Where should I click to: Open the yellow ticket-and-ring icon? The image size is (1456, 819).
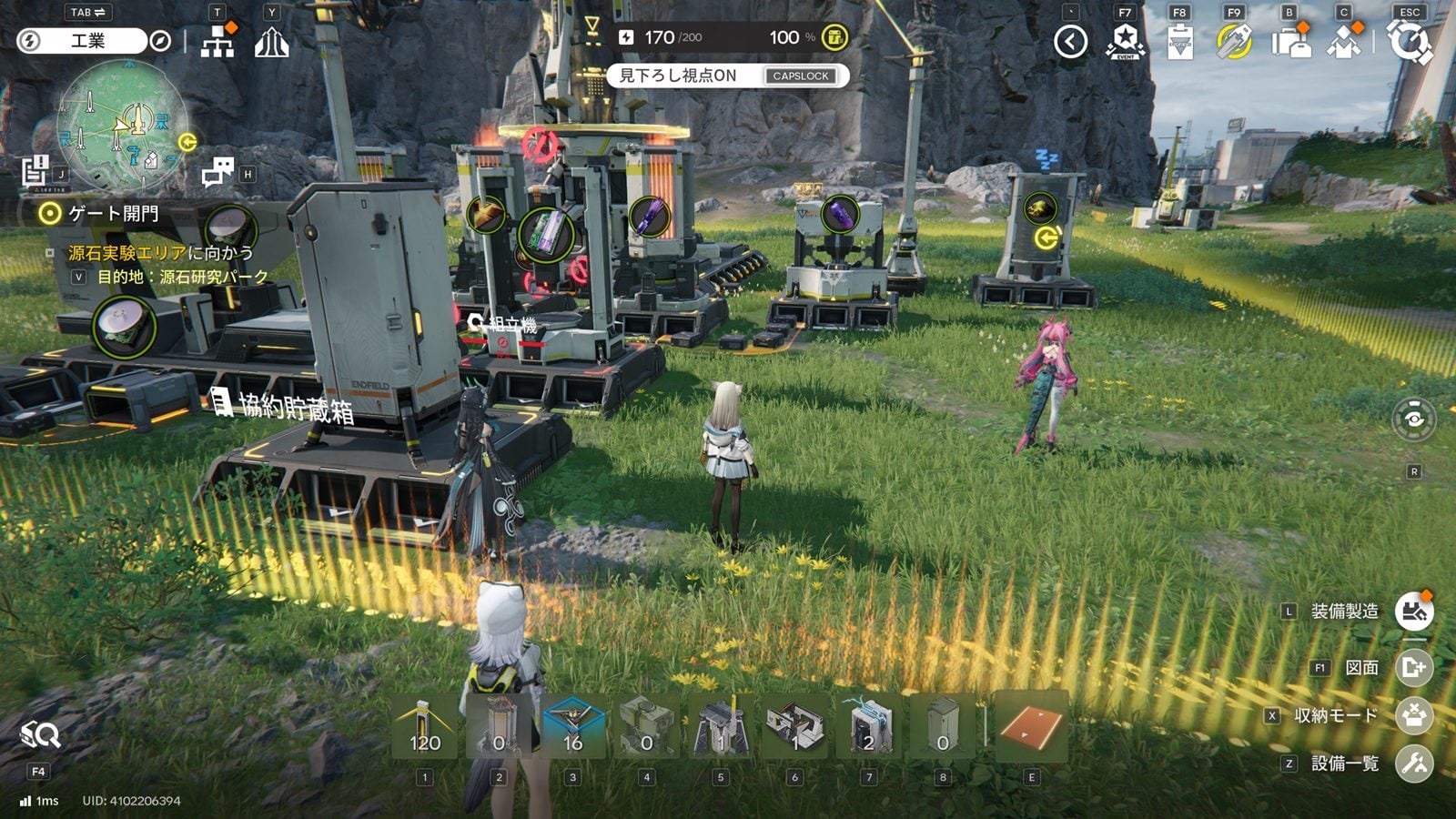point(1234,42)
